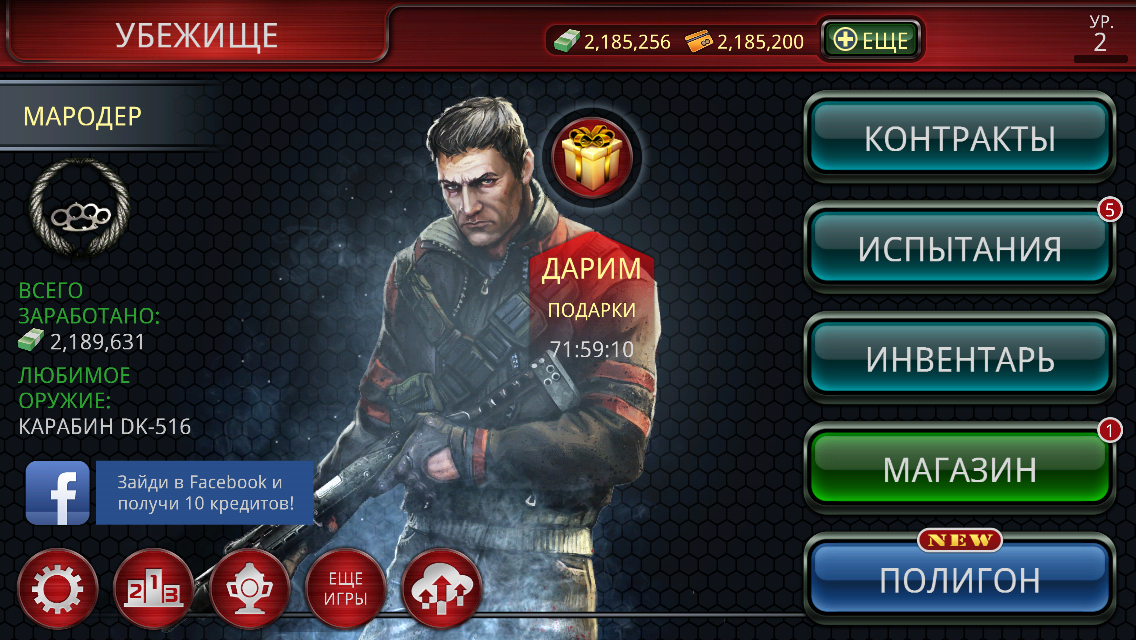The height and width of the screenshot is (640, 1136).
Task: Open the Контракты menu
Action: pos(960,138)
